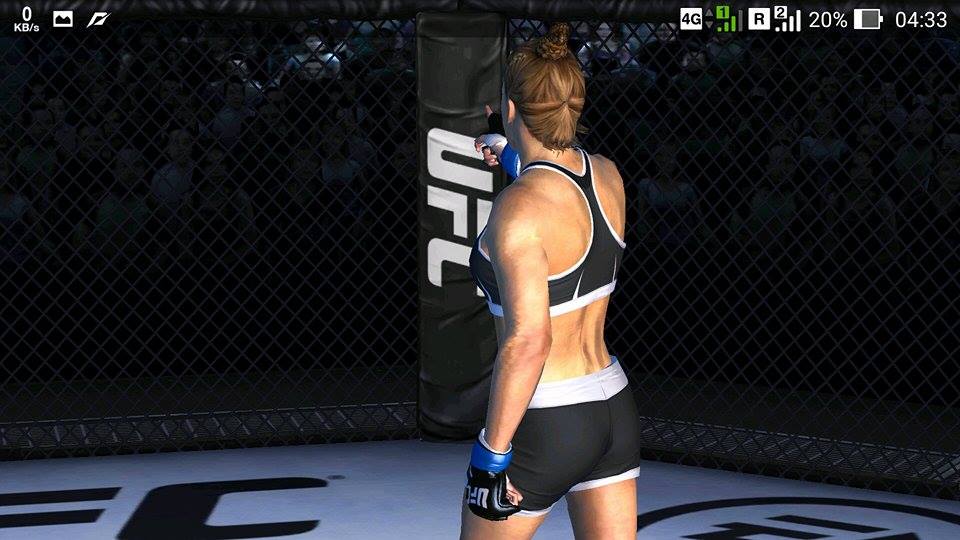Tap the picture notification icon in status bar
Image resolution: width=960 pixels, height=540 pixels.
click(x=63, y=19)
